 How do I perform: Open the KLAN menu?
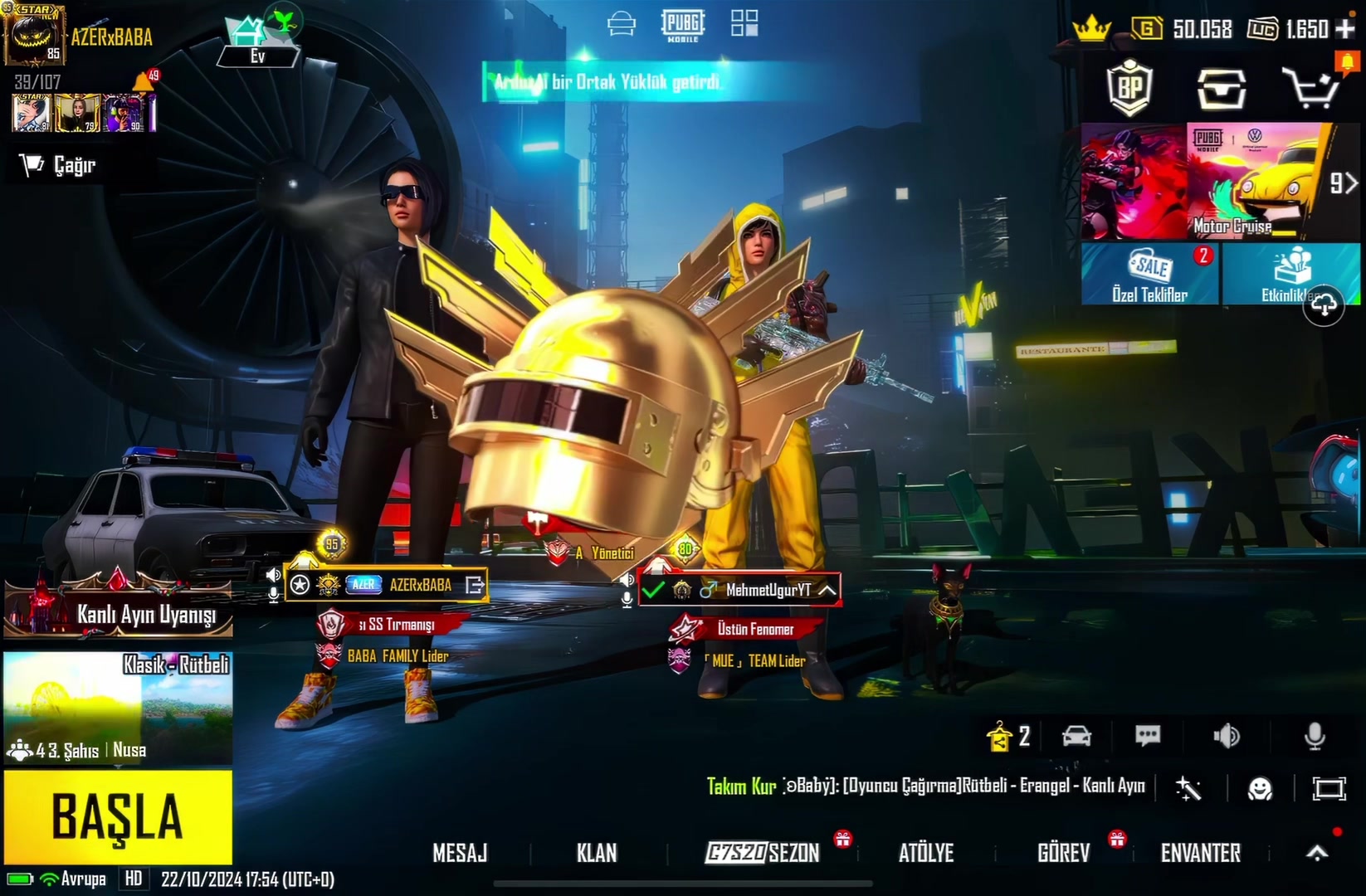[x=597, y=853]
